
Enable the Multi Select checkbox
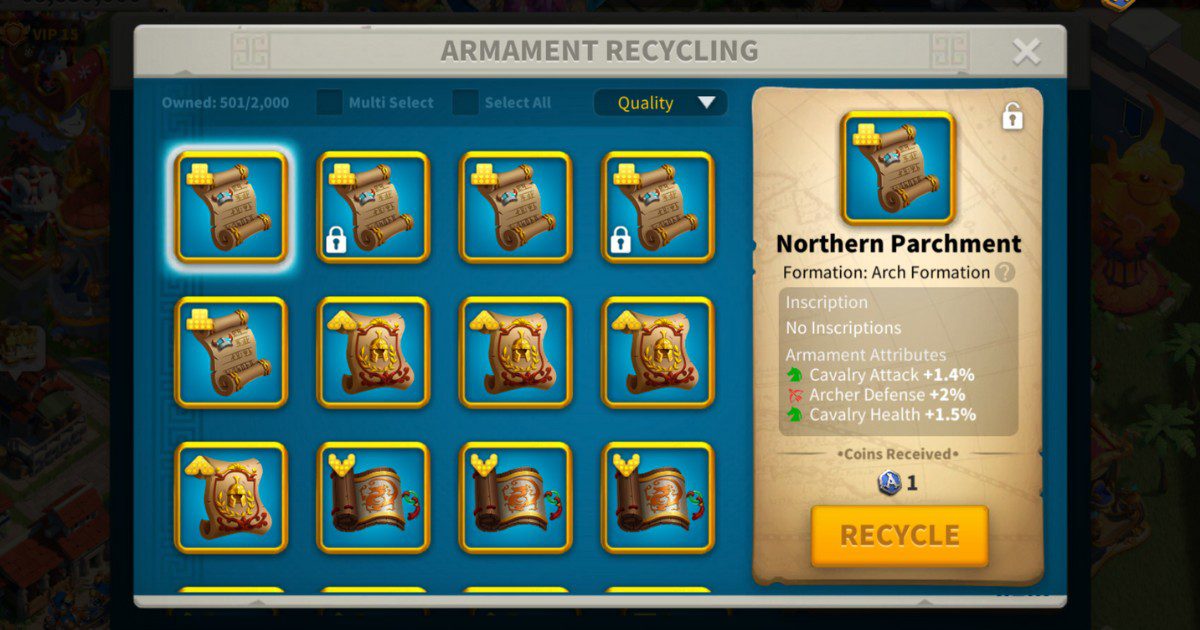330,103
